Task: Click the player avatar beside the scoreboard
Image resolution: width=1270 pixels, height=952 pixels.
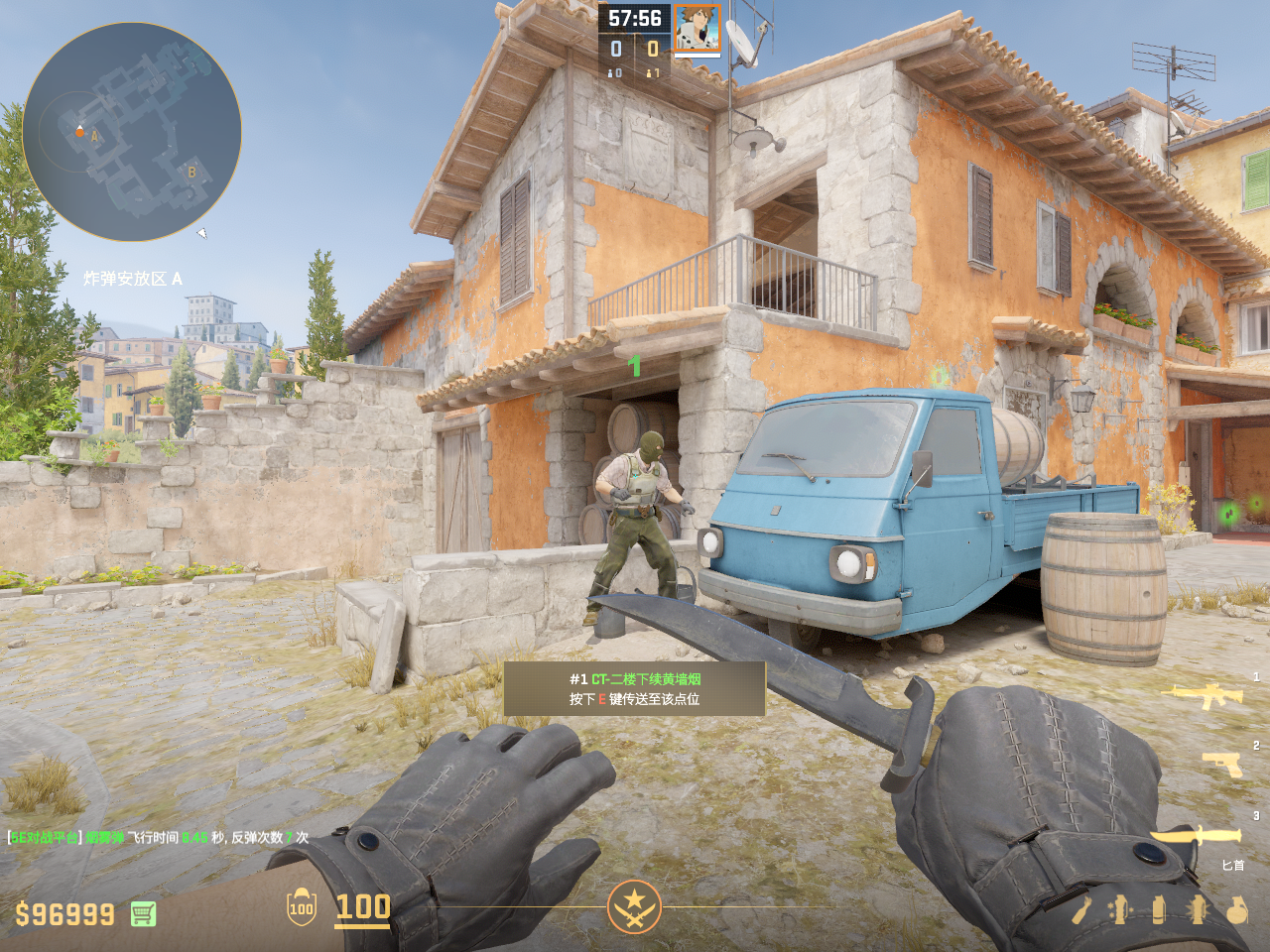Action: point(698,28)
